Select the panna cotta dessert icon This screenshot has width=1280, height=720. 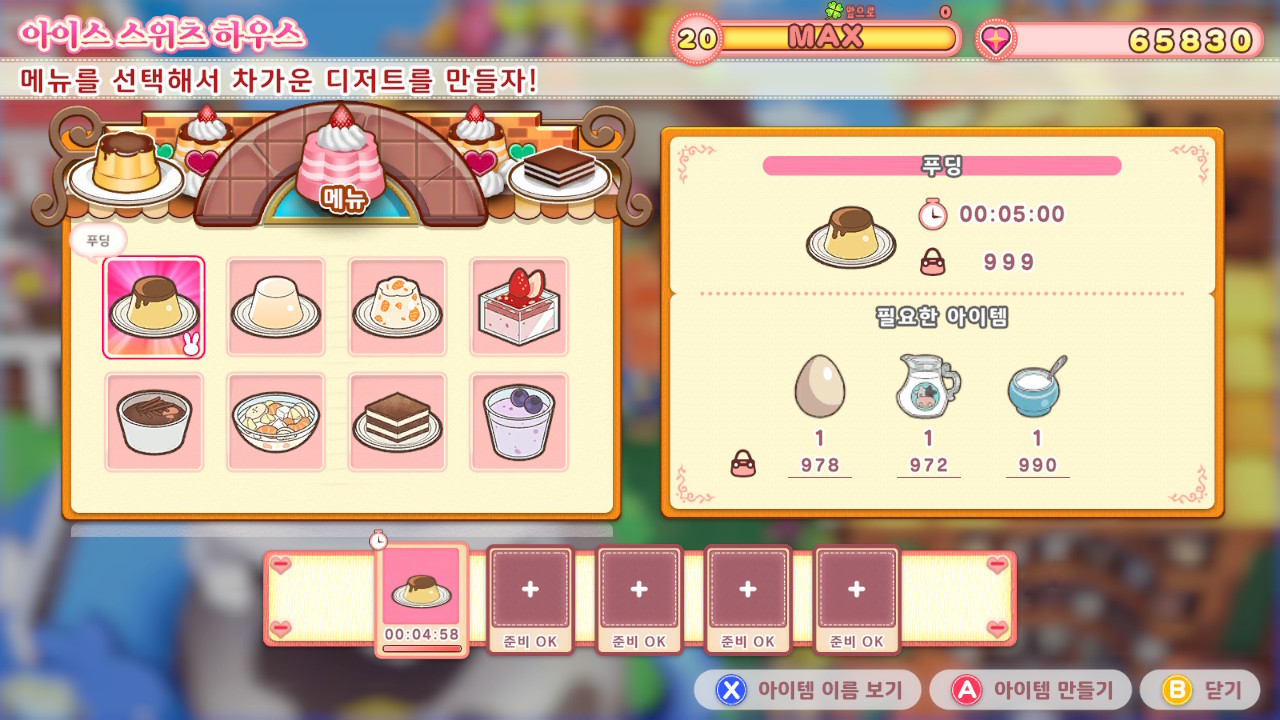point(275,306)
